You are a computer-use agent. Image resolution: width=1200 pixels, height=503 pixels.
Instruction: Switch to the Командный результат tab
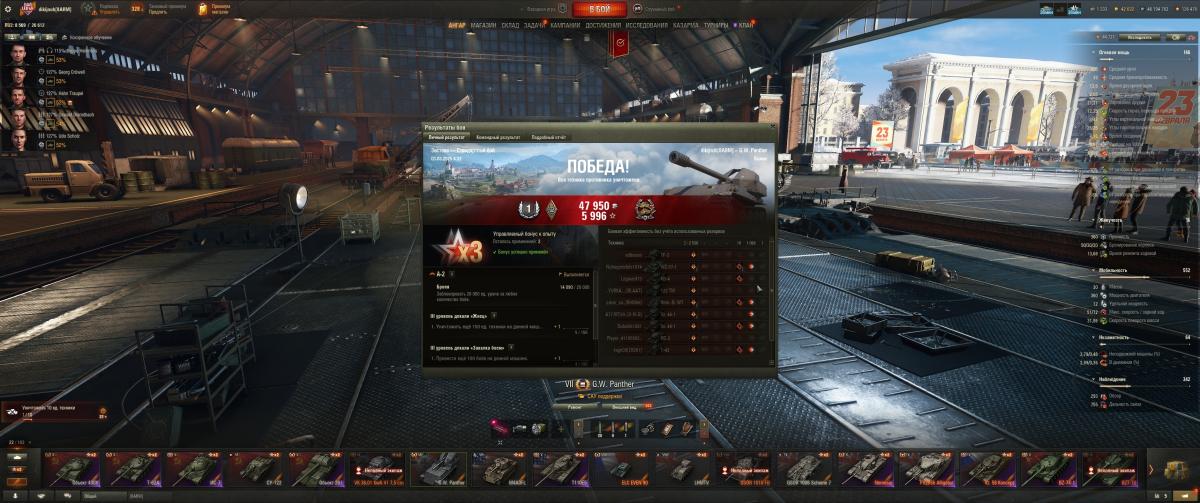tap(498, 136)
